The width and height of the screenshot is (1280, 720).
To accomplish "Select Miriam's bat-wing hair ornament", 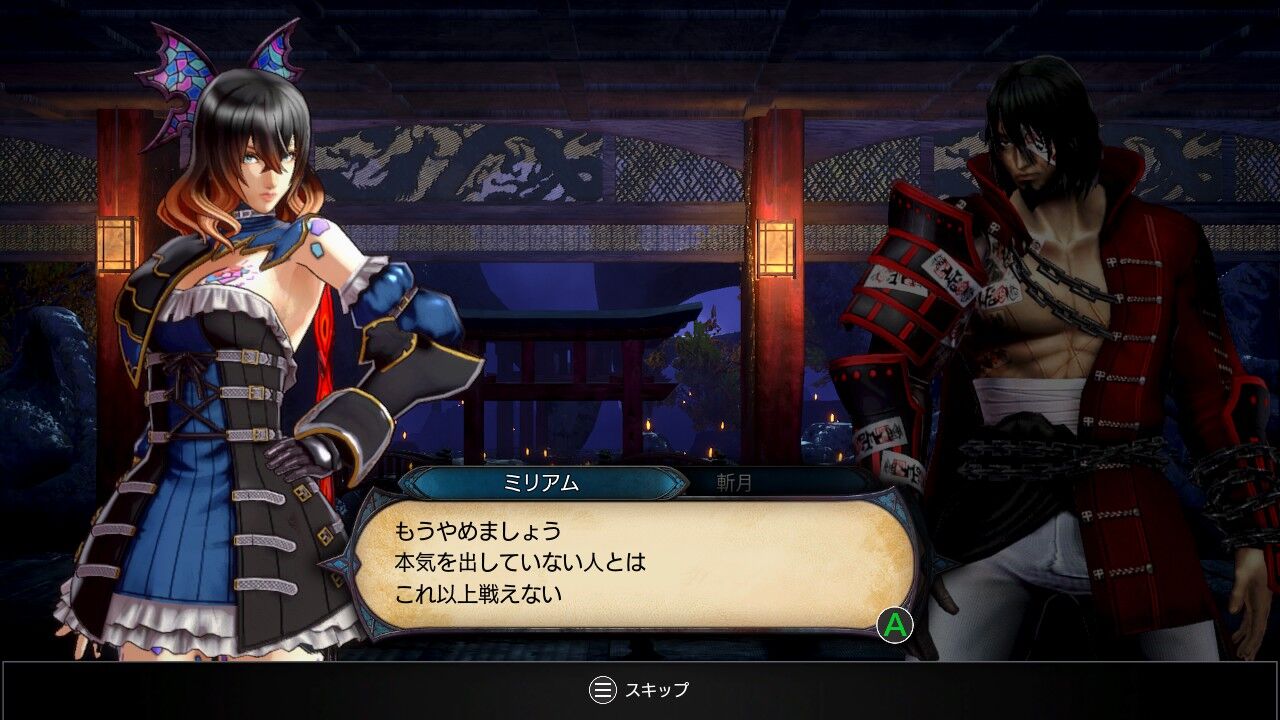I will 180,65.
